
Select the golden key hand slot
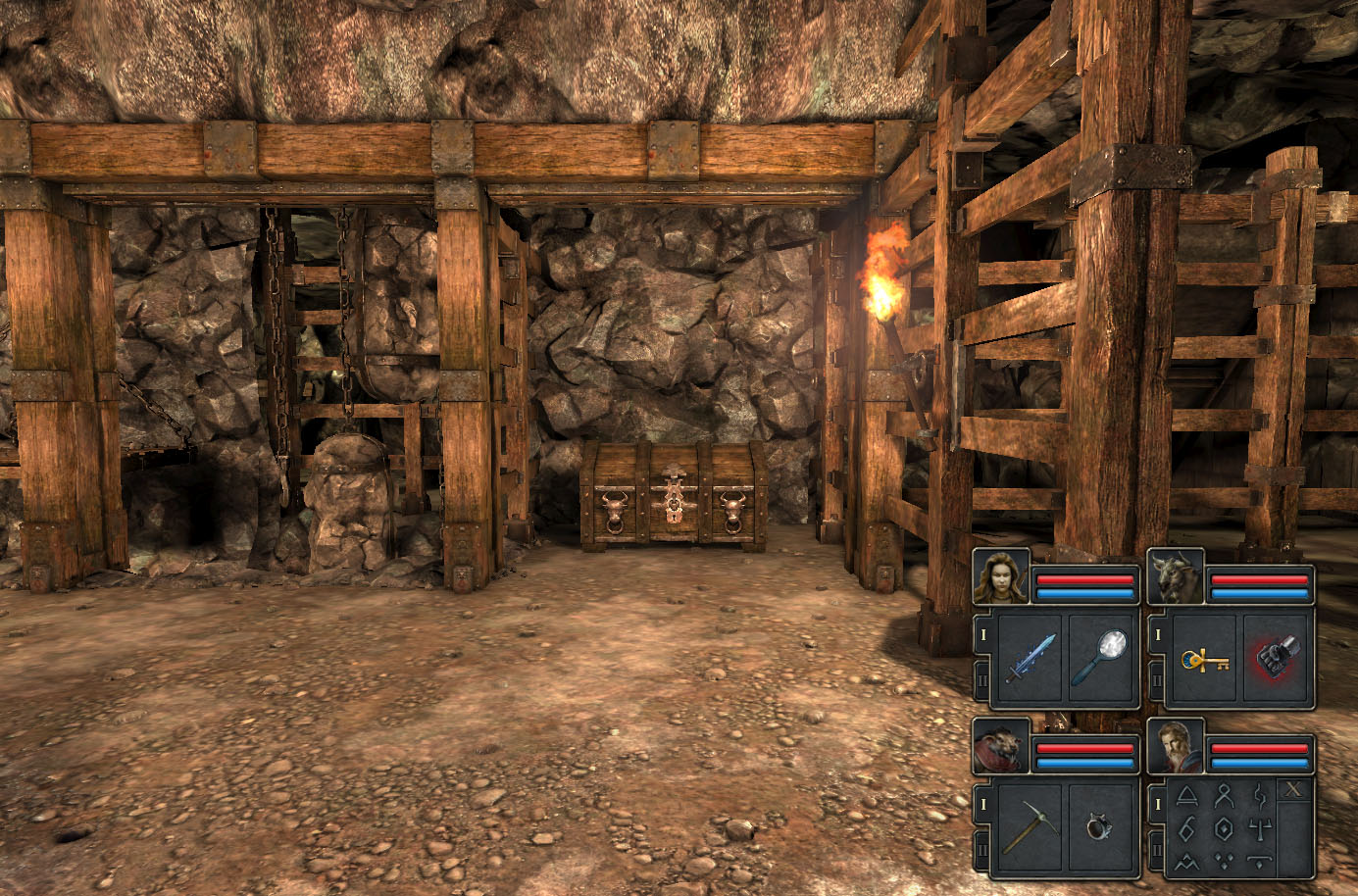(x=1204, y=658)
